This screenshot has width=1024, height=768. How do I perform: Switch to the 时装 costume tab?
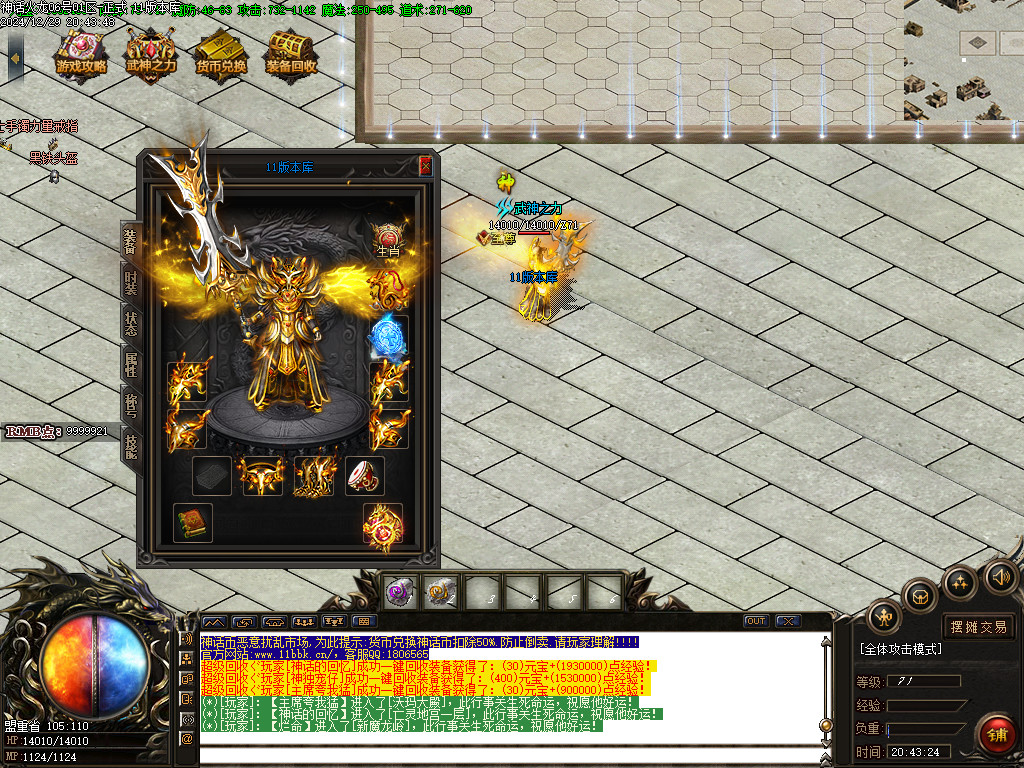click(x=131, y=281)
